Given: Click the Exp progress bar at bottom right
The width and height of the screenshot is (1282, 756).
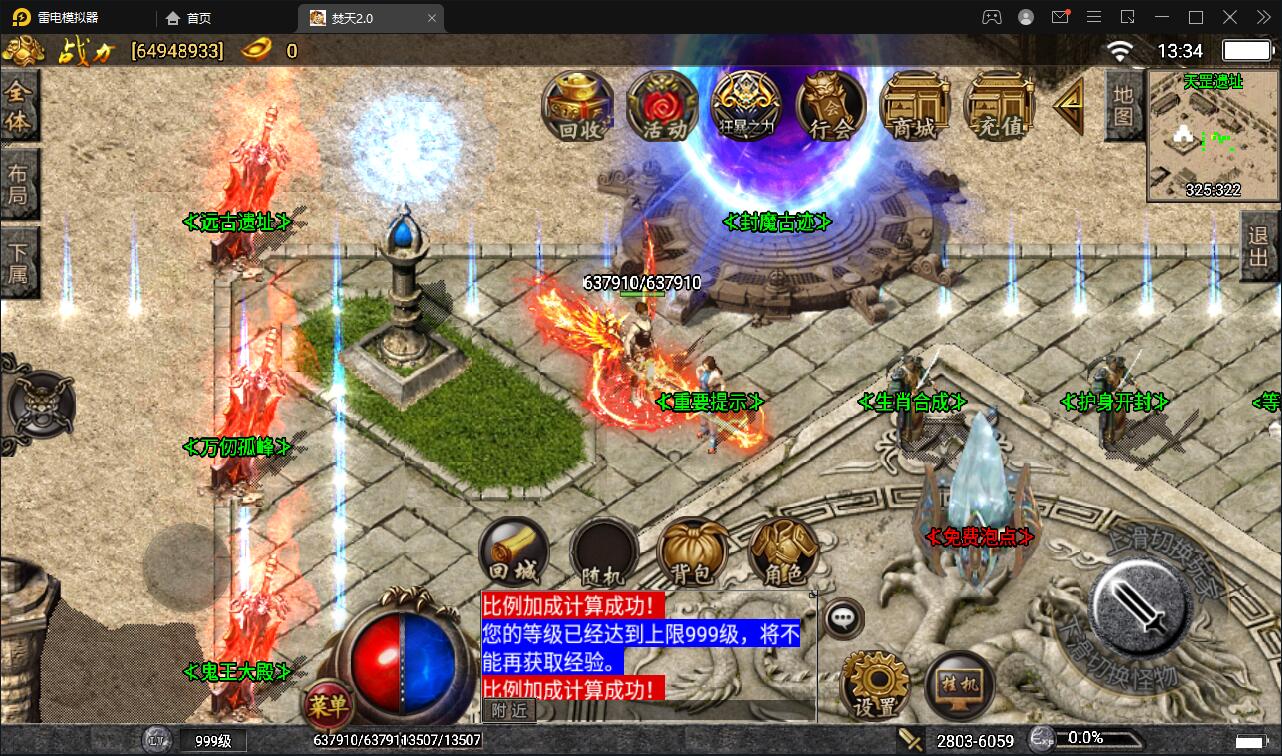Looking at the screenshot, I should click(1100, 738).
